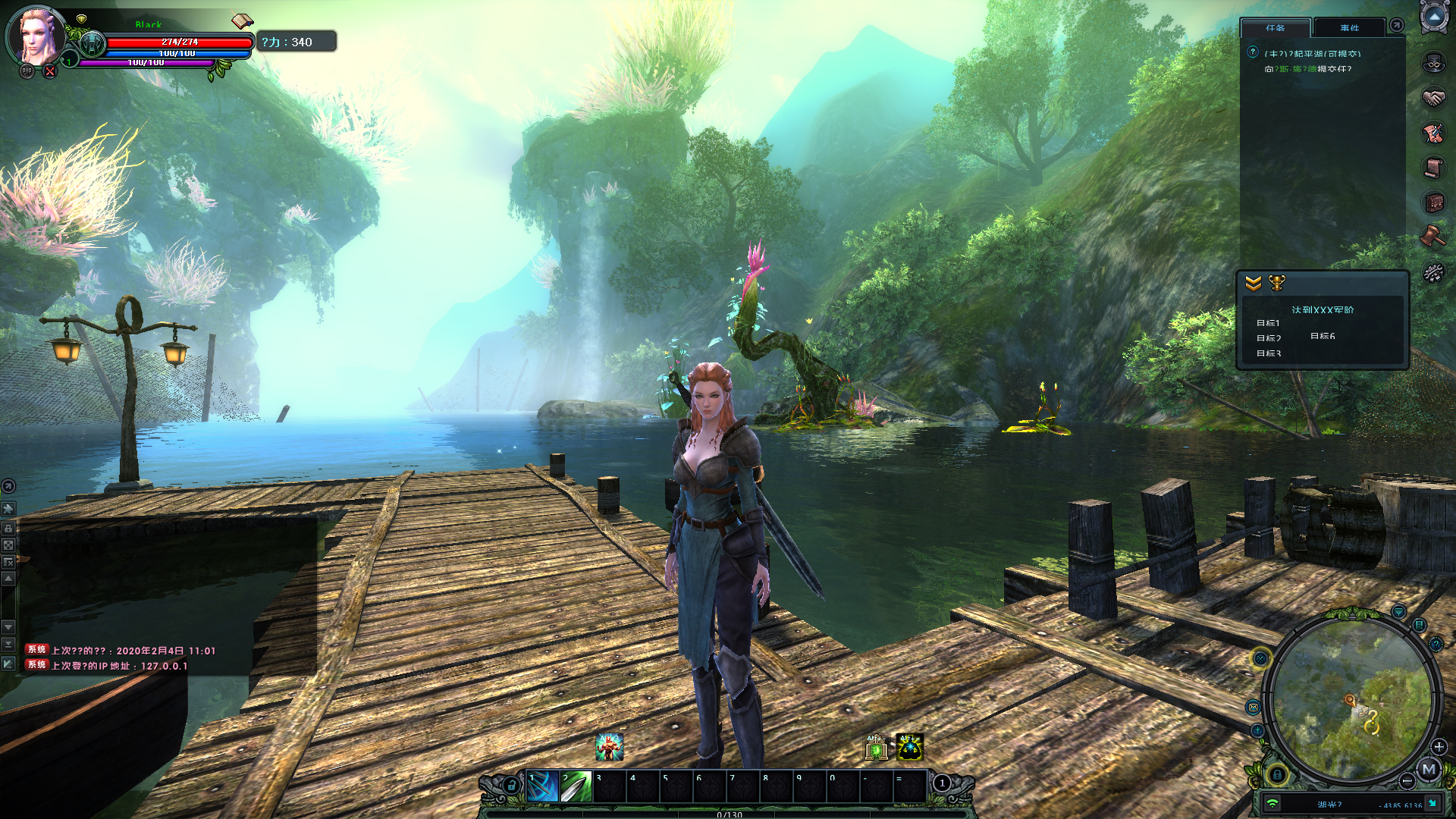1456x819 pixels.
Task: Toggle the minimap padlock button
Action: point(1277,774)
